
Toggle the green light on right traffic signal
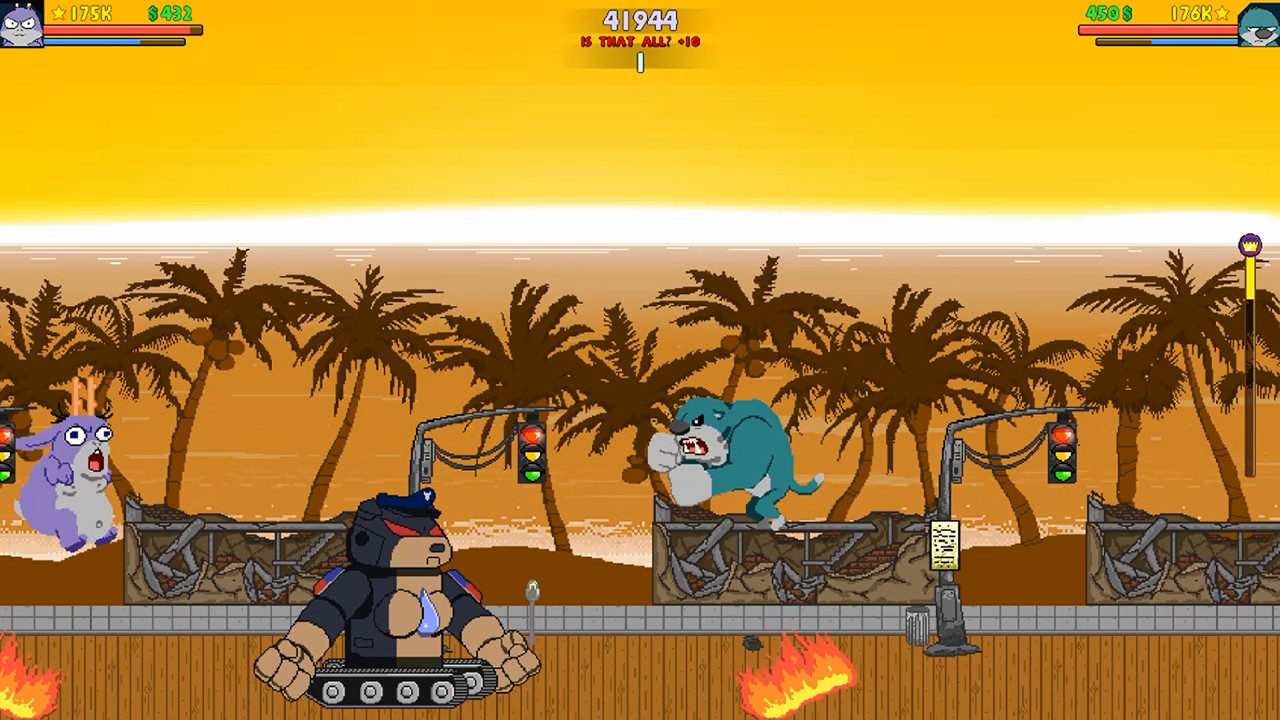[1063, 478]
